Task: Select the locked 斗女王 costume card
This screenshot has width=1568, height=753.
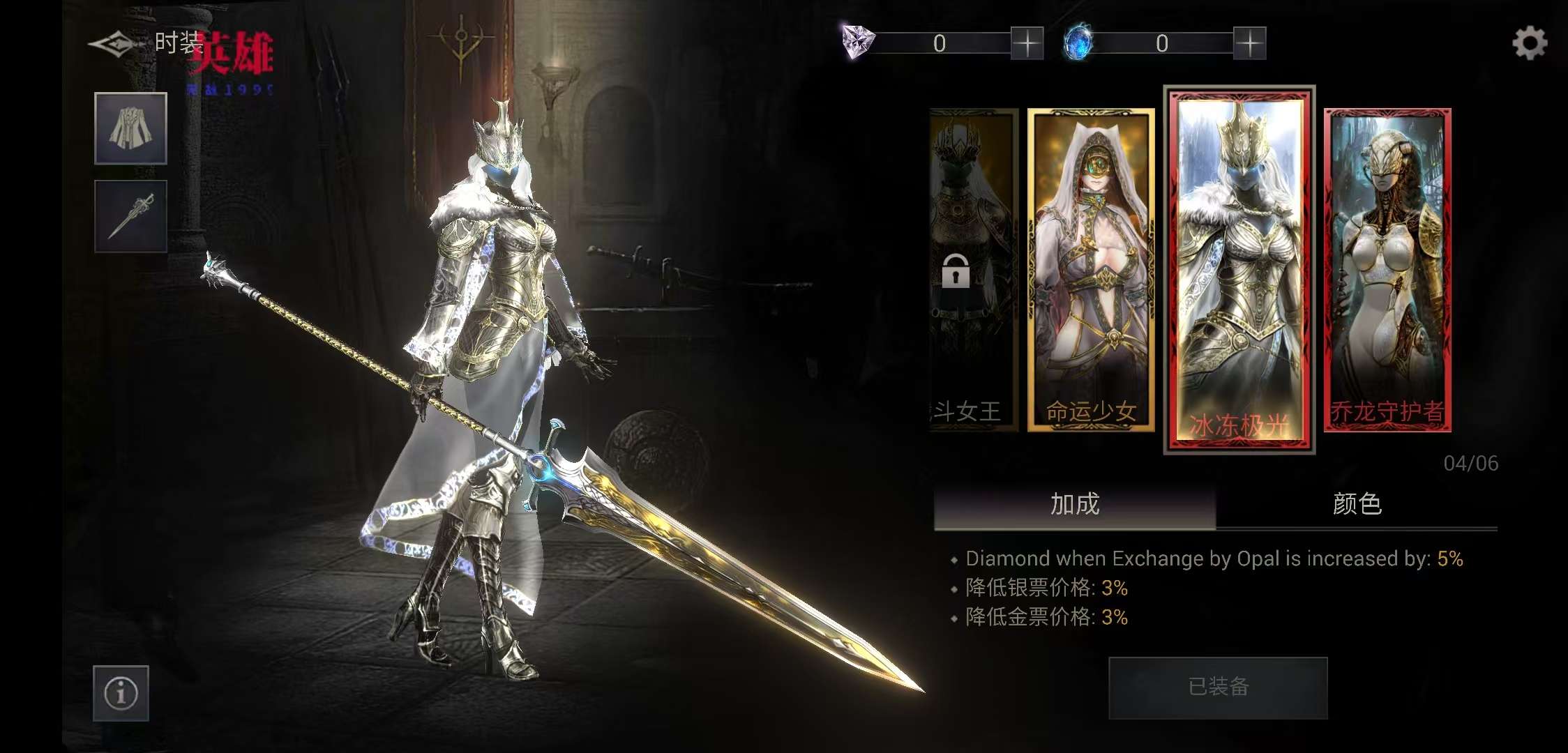Action: [974, 271]
